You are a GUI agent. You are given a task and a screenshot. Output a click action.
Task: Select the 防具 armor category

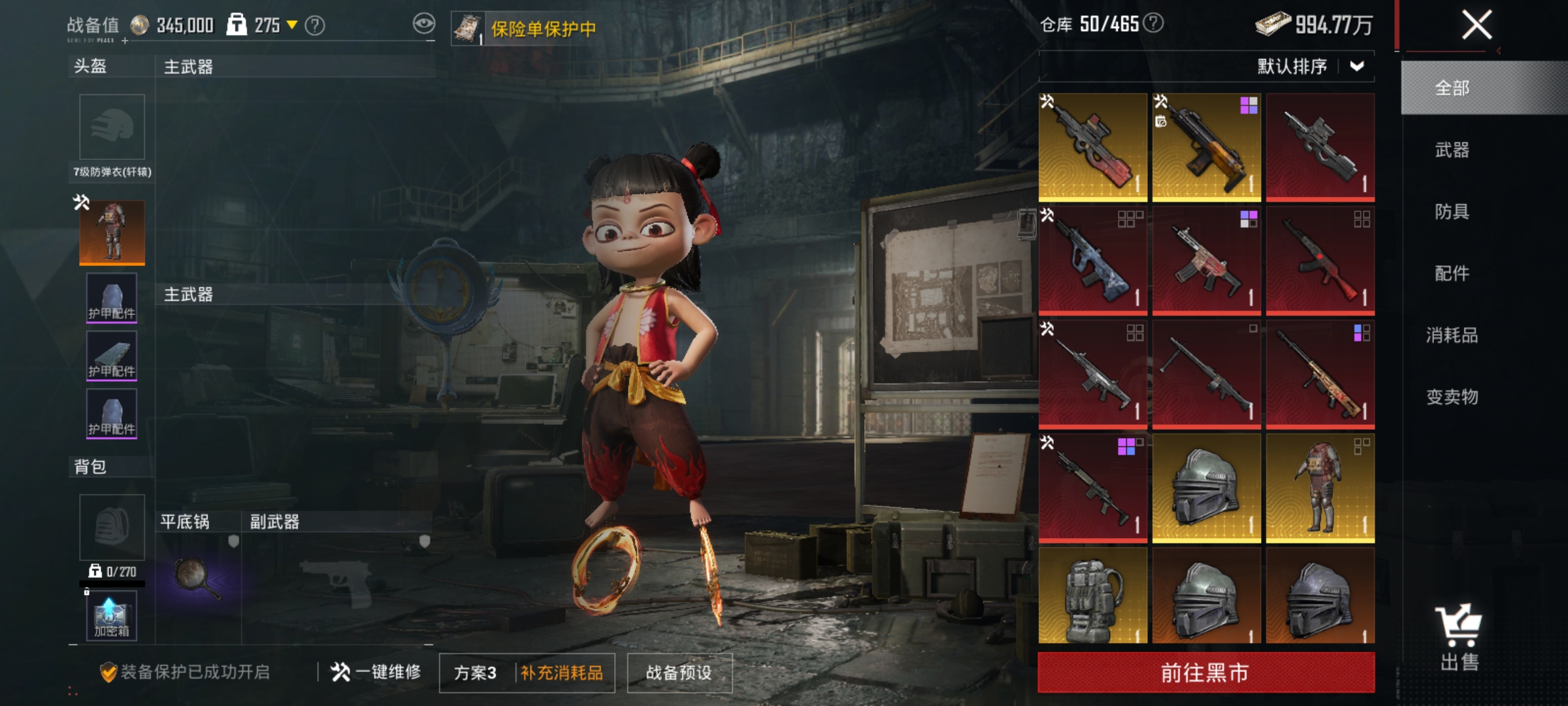(1452, 212)
